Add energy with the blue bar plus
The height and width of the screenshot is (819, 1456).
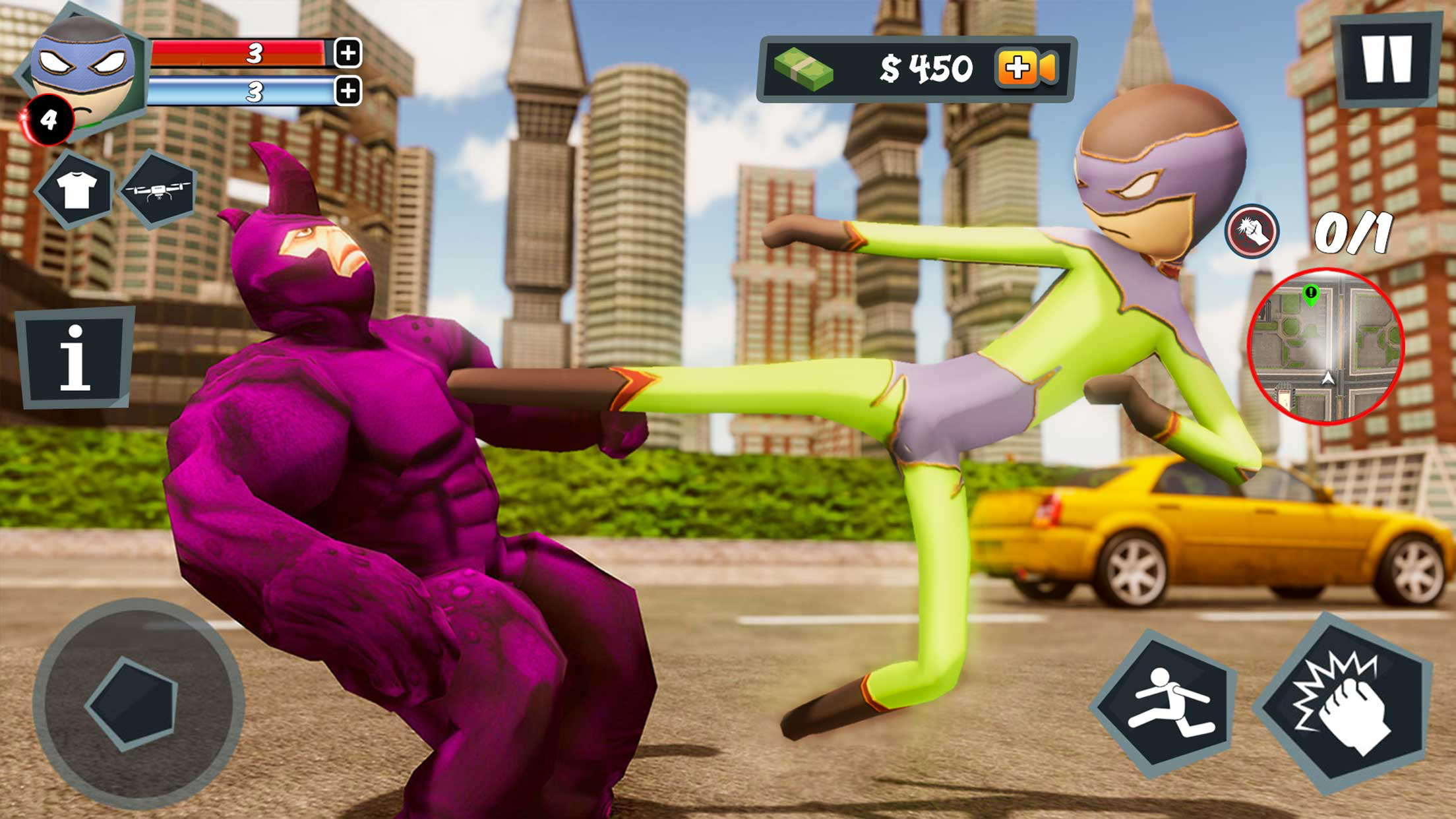click(348, 91)
